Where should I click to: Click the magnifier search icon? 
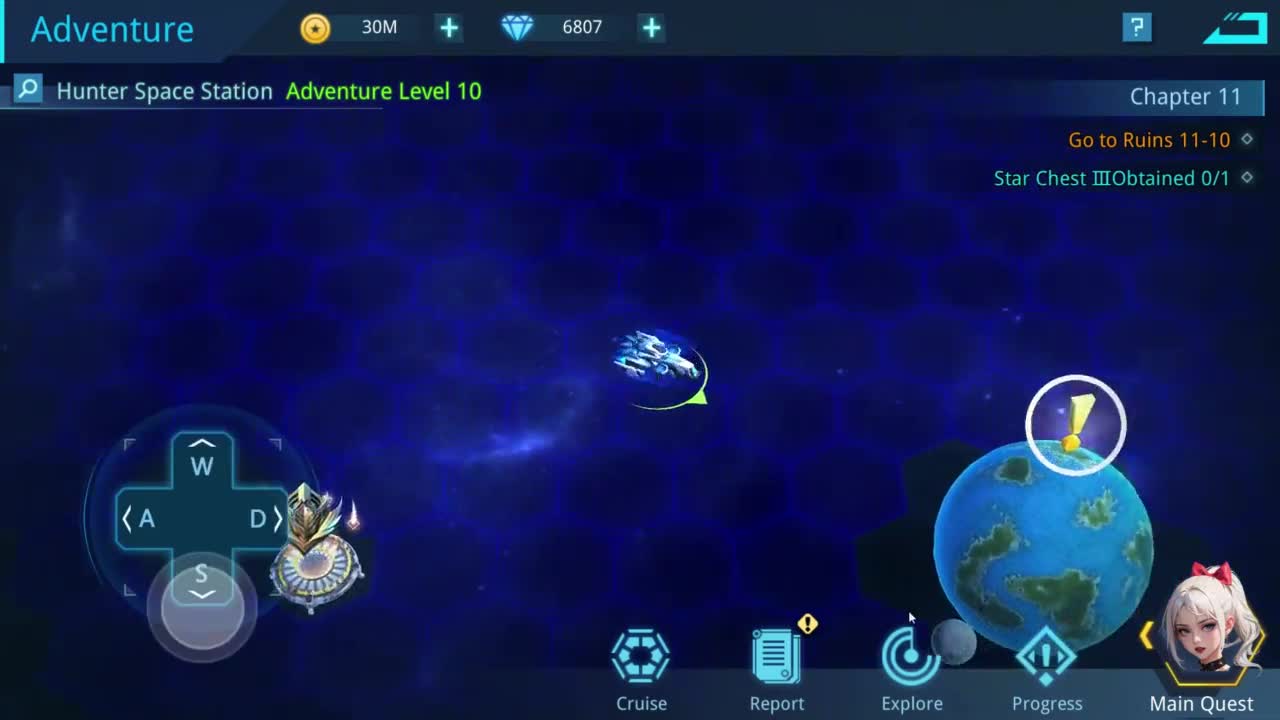[x=28, y=90]
